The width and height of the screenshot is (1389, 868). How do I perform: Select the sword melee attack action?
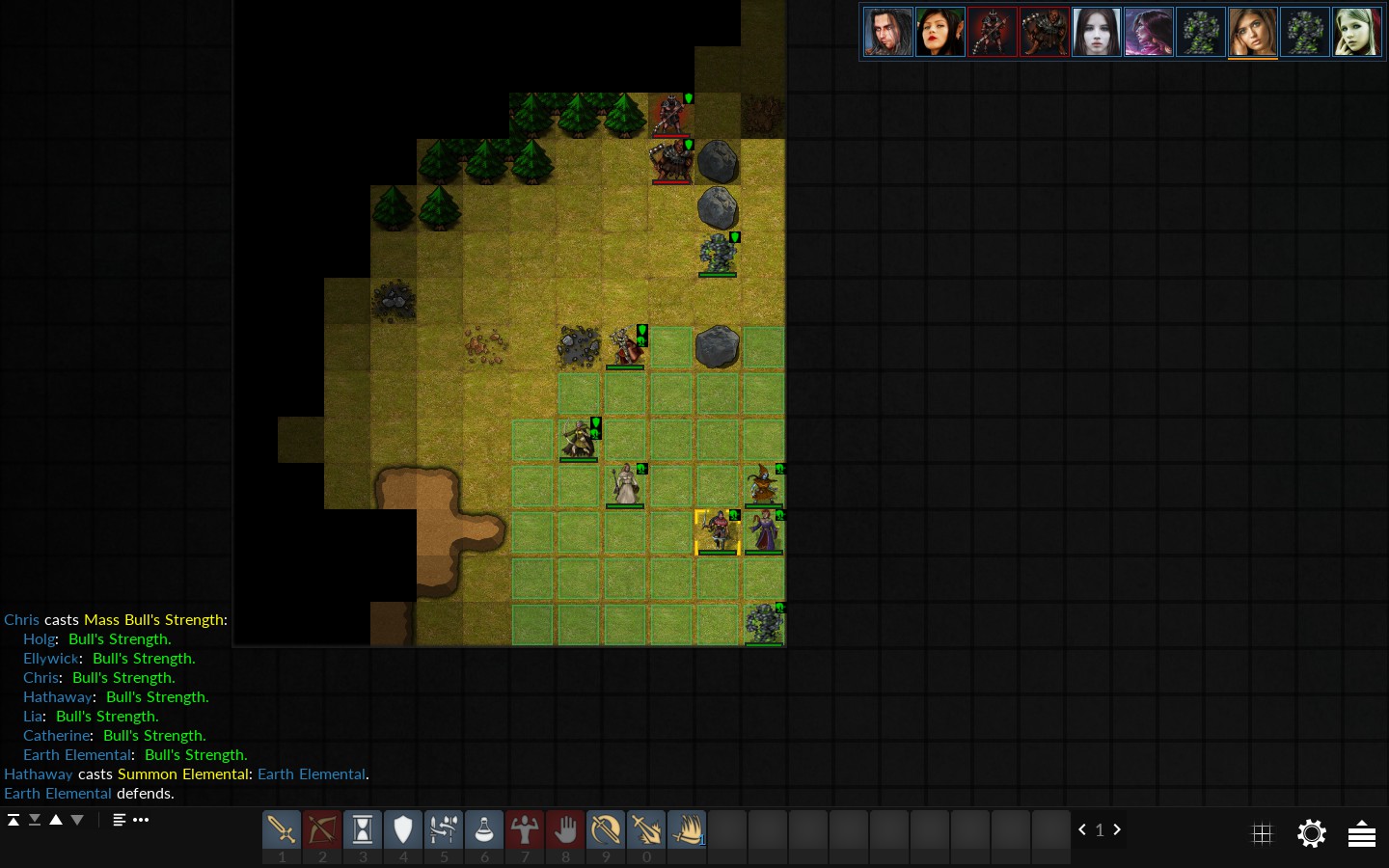(282, 829)
